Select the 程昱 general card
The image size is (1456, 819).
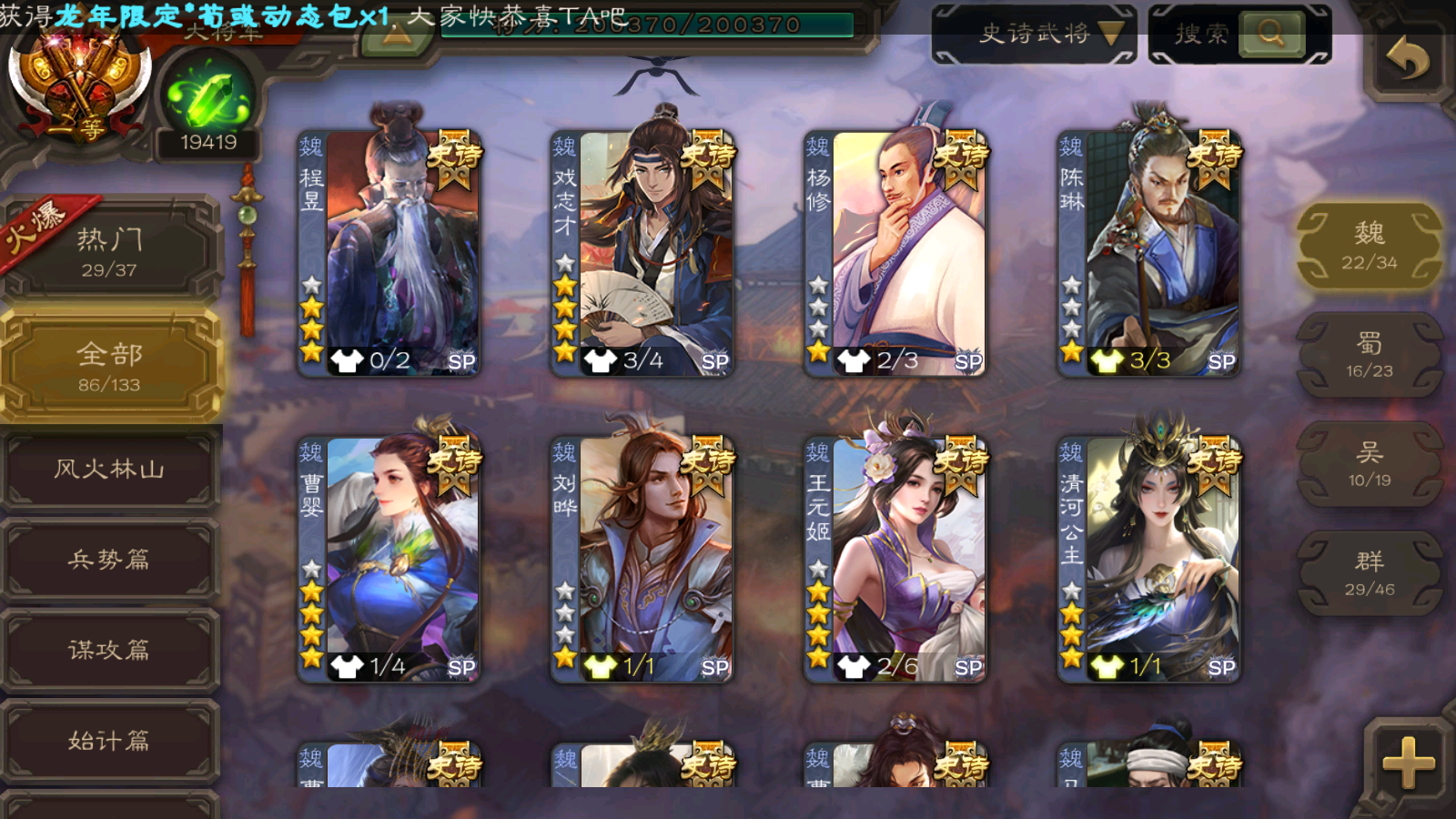click(389, 253)
